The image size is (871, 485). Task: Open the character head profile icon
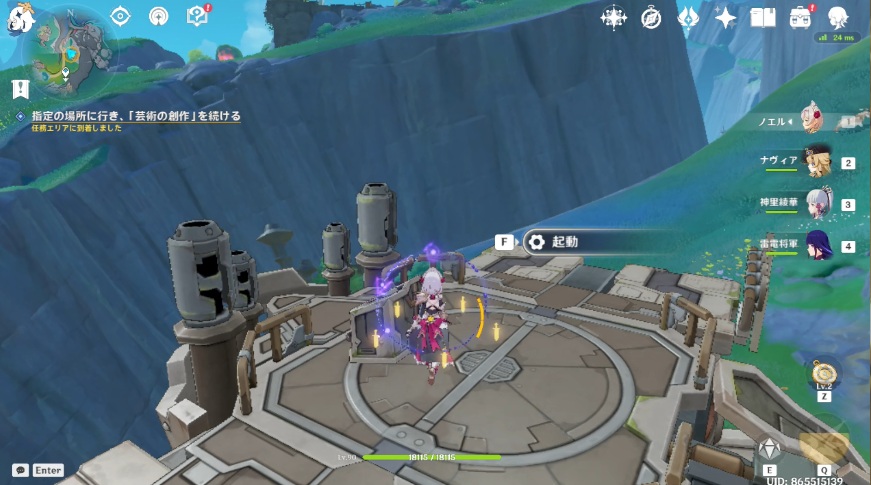(837, 17)
